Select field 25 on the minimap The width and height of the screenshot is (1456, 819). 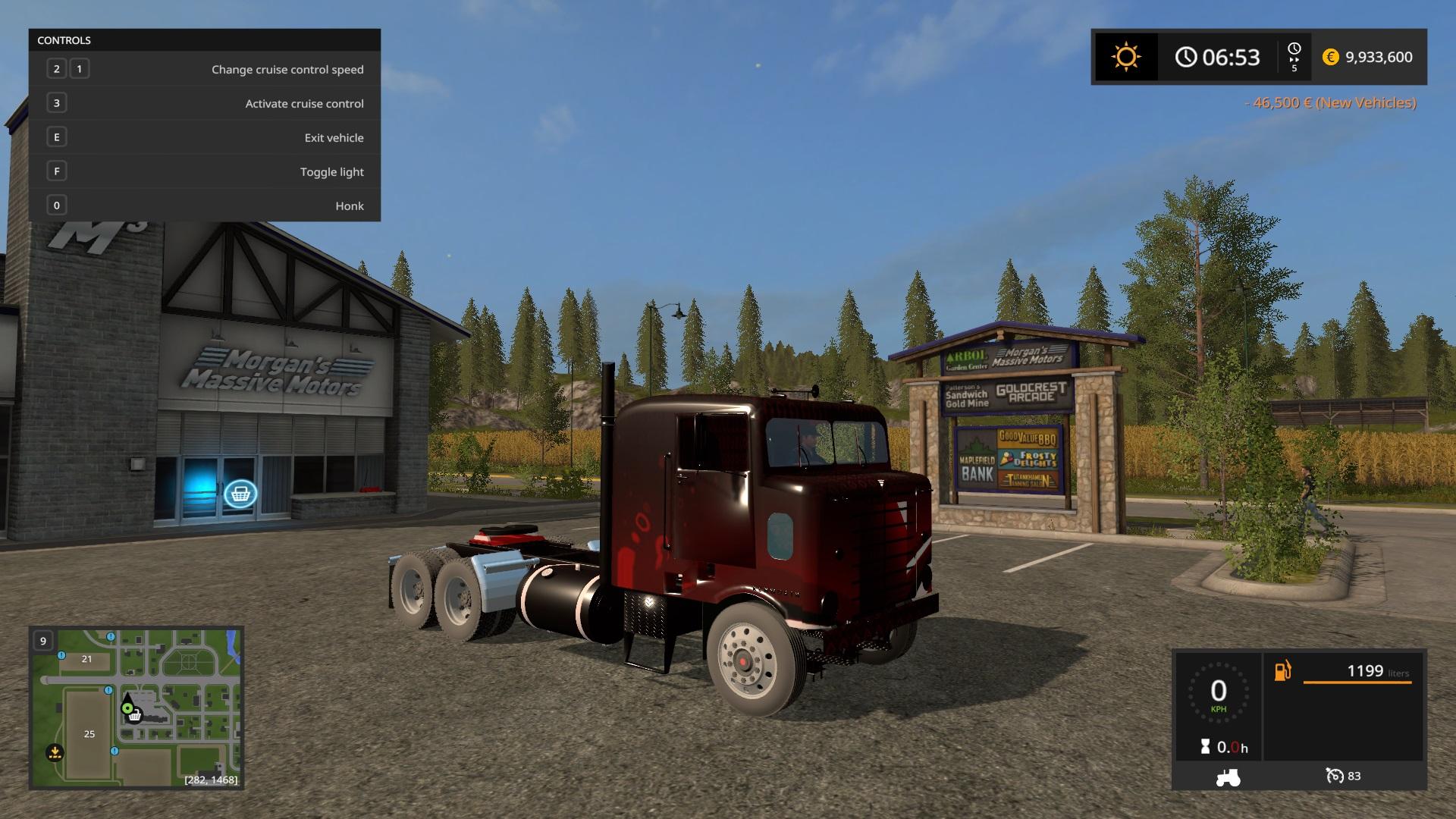point(89,733)
